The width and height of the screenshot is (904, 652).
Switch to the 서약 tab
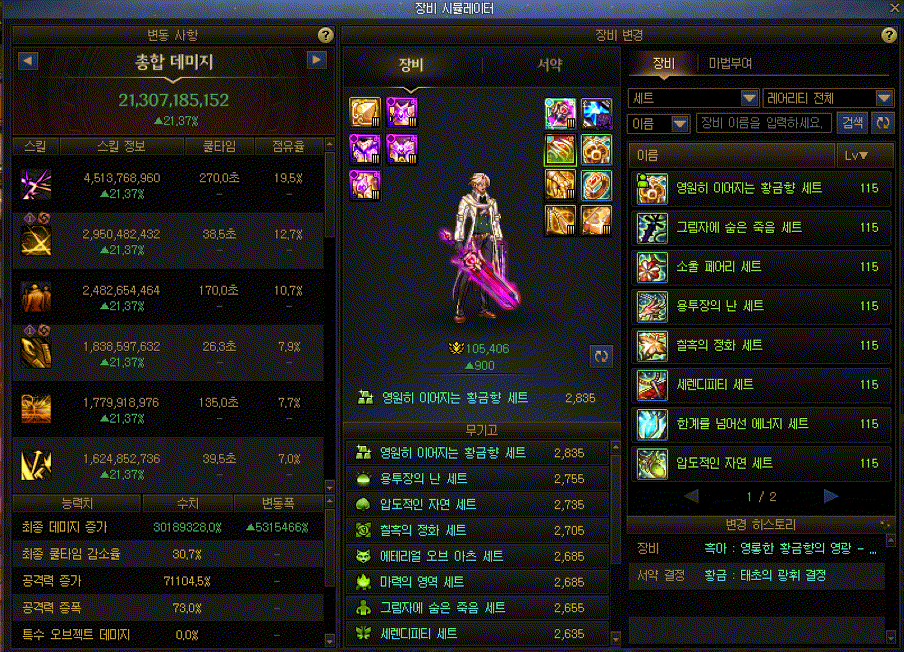pos(549,66)
